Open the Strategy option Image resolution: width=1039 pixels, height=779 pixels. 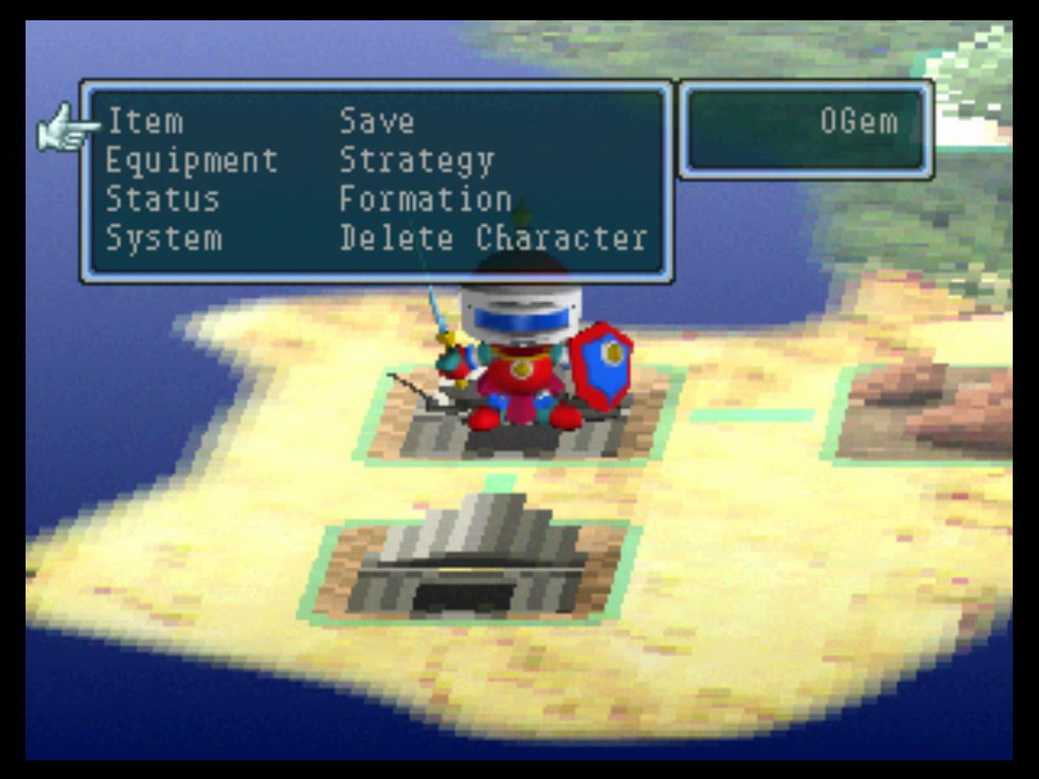pos(416,161)
